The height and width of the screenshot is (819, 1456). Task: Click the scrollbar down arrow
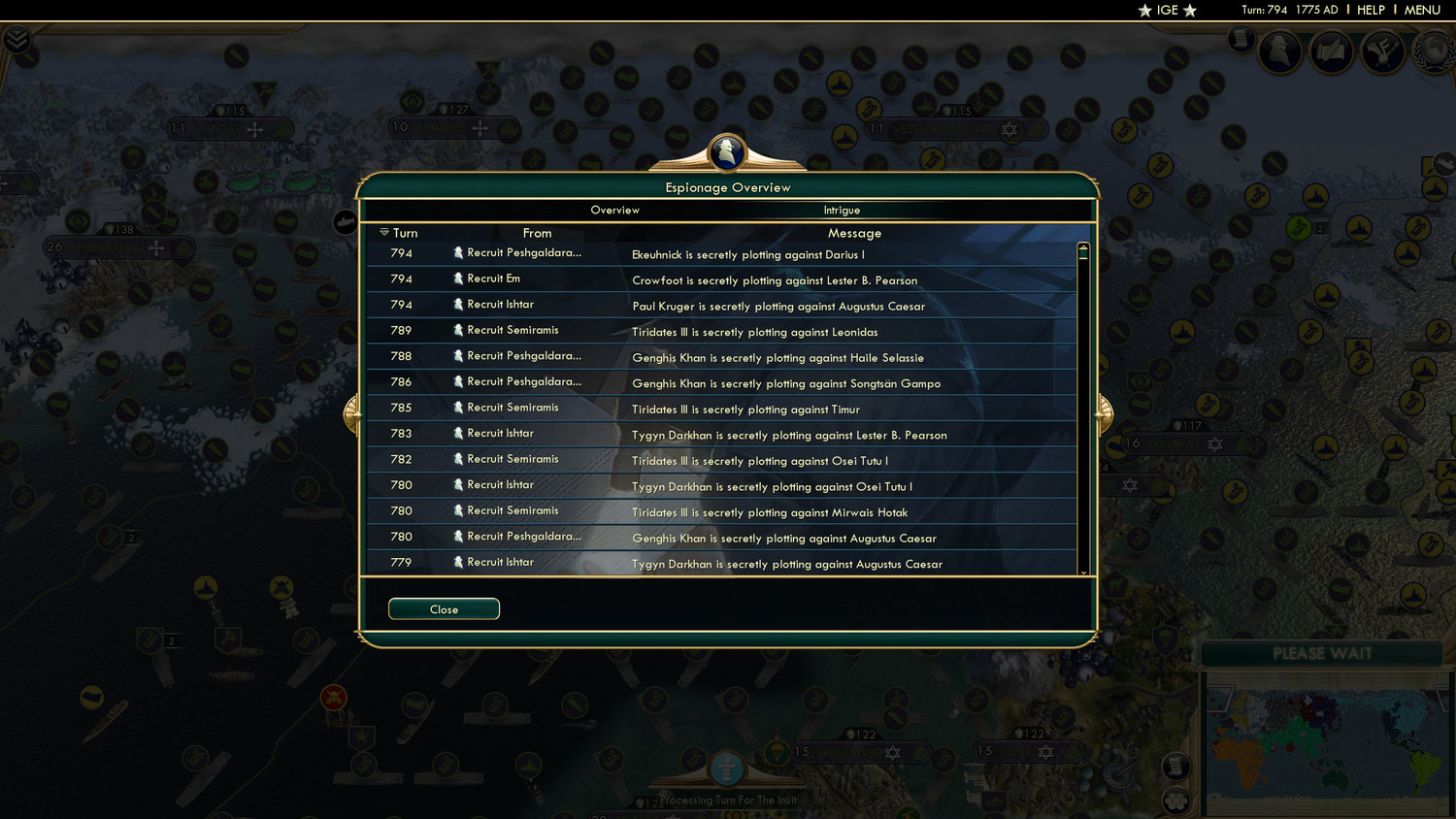click(1082, 573)
